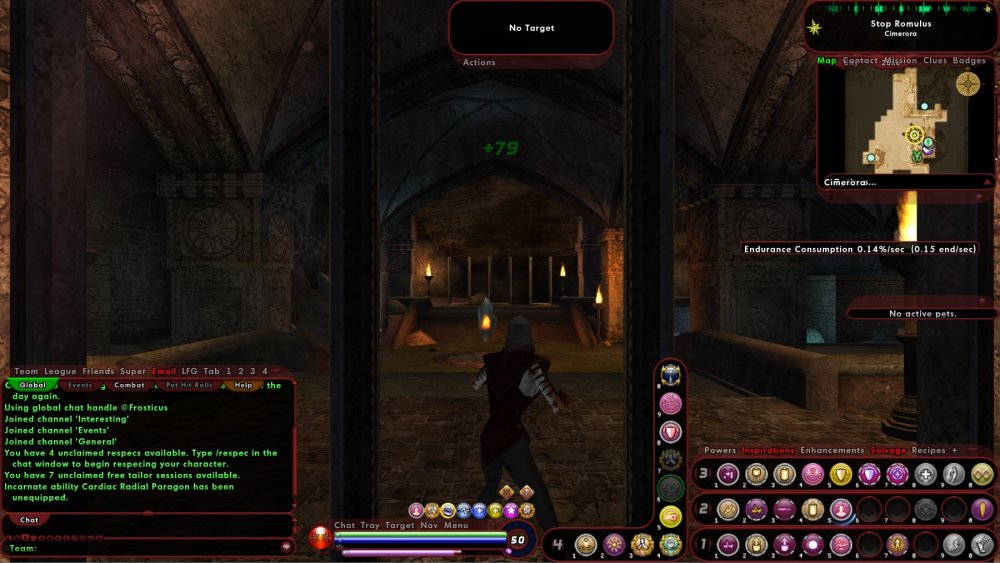The image size is (1000, 563).
Task: Open the Badges tab
Action: [969, 61]
